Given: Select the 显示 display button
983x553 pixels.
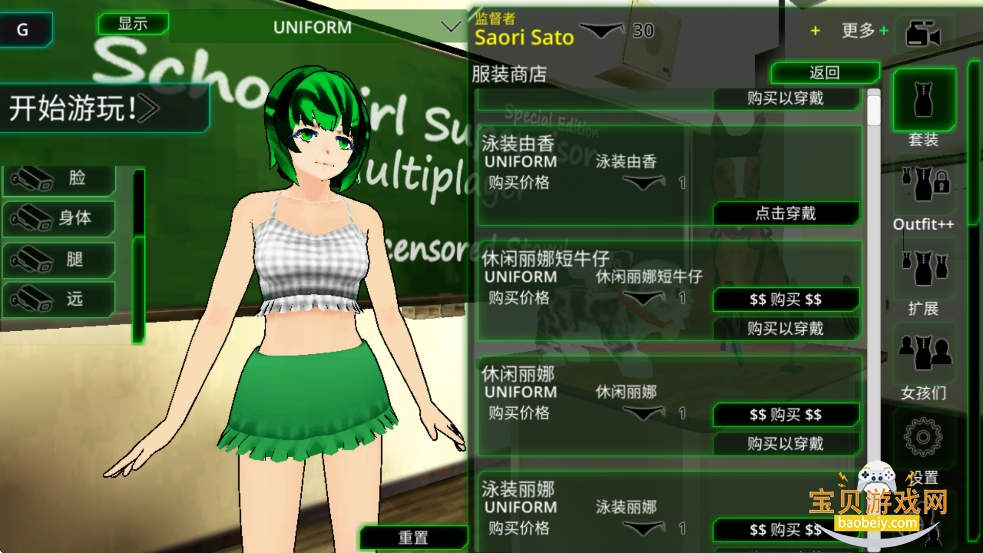Looking at the screenshot, I should click(x=132, y=23).
